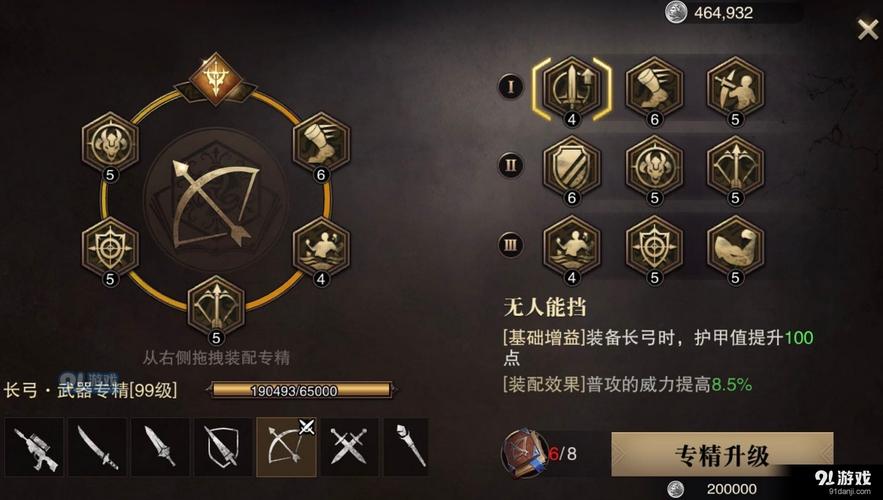The image size is (883, 500).
Task: Click the diamond emblem atop the ring
Action: coord(215,77)
